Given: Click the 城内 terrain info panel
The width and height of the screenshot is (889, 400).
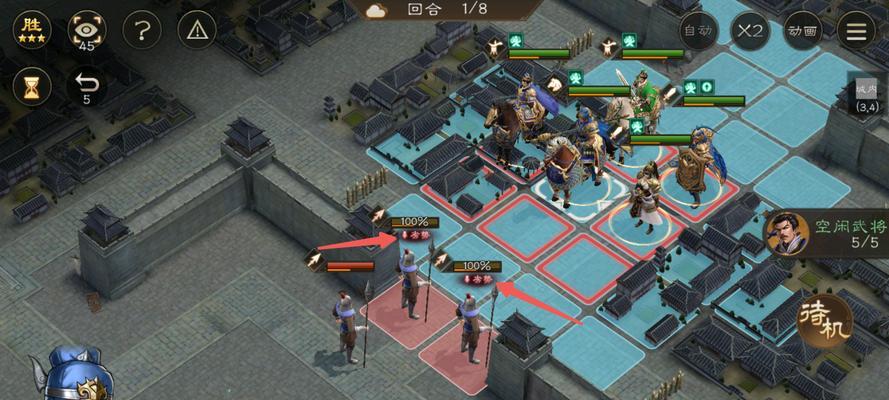Looking at the screenshot, I should [x=866, y=96].
